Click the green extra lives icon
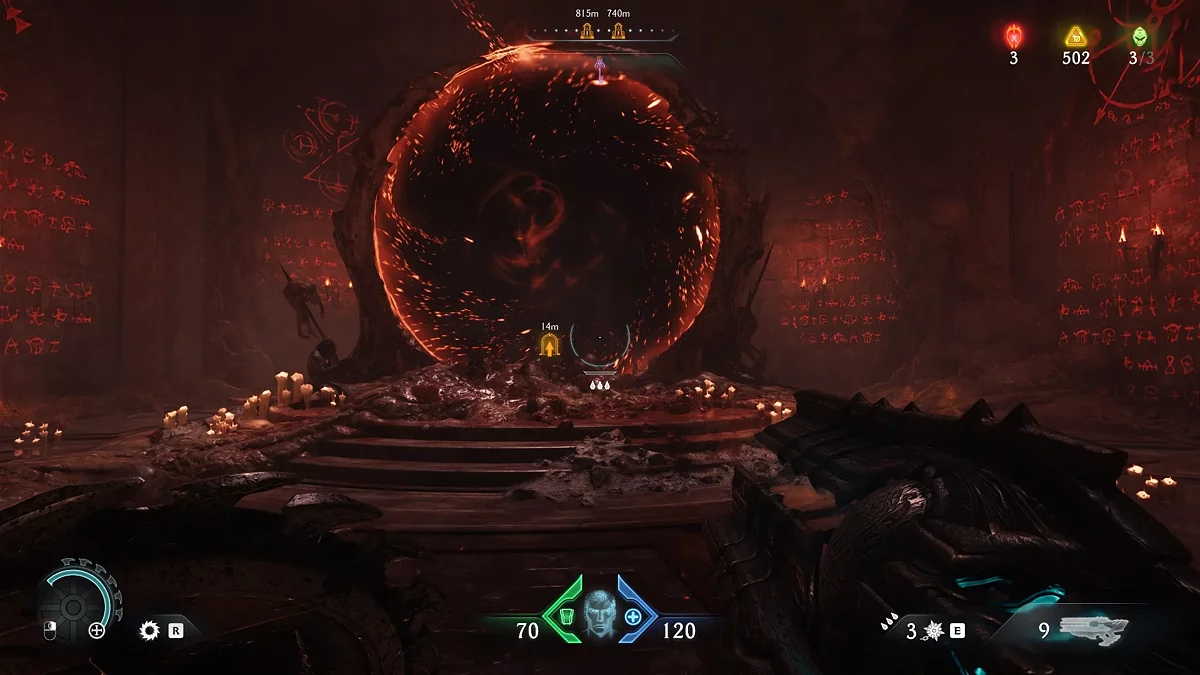Viewport: 1200px width, 675px height. 1139,37
